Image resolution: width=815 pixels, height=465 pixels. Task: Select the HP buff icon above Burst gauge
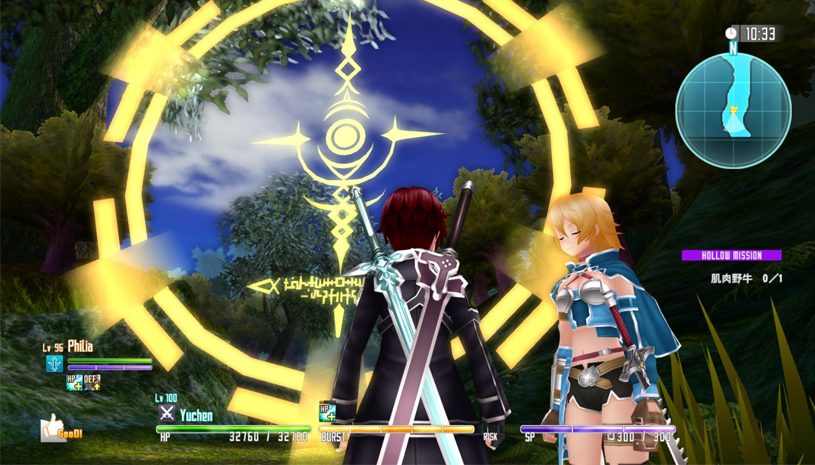tap(326, 411)
